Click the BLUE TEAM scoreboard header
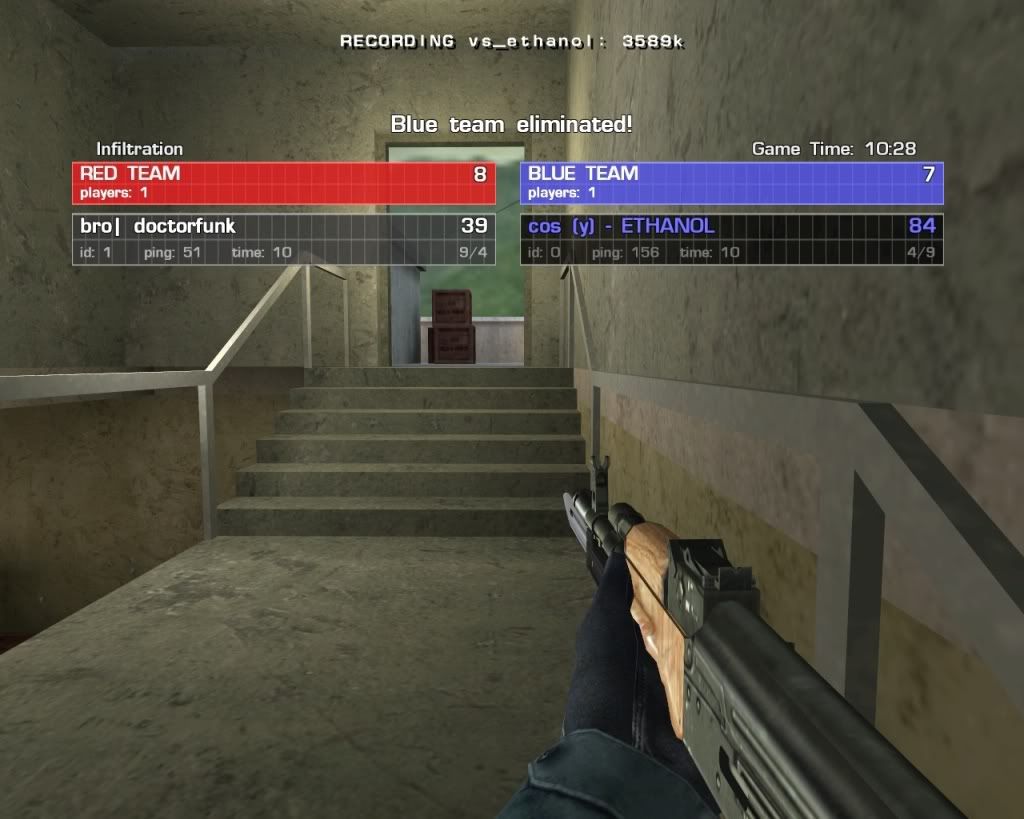The height and width of the screenshot is (819, 1024). [731, 182]
